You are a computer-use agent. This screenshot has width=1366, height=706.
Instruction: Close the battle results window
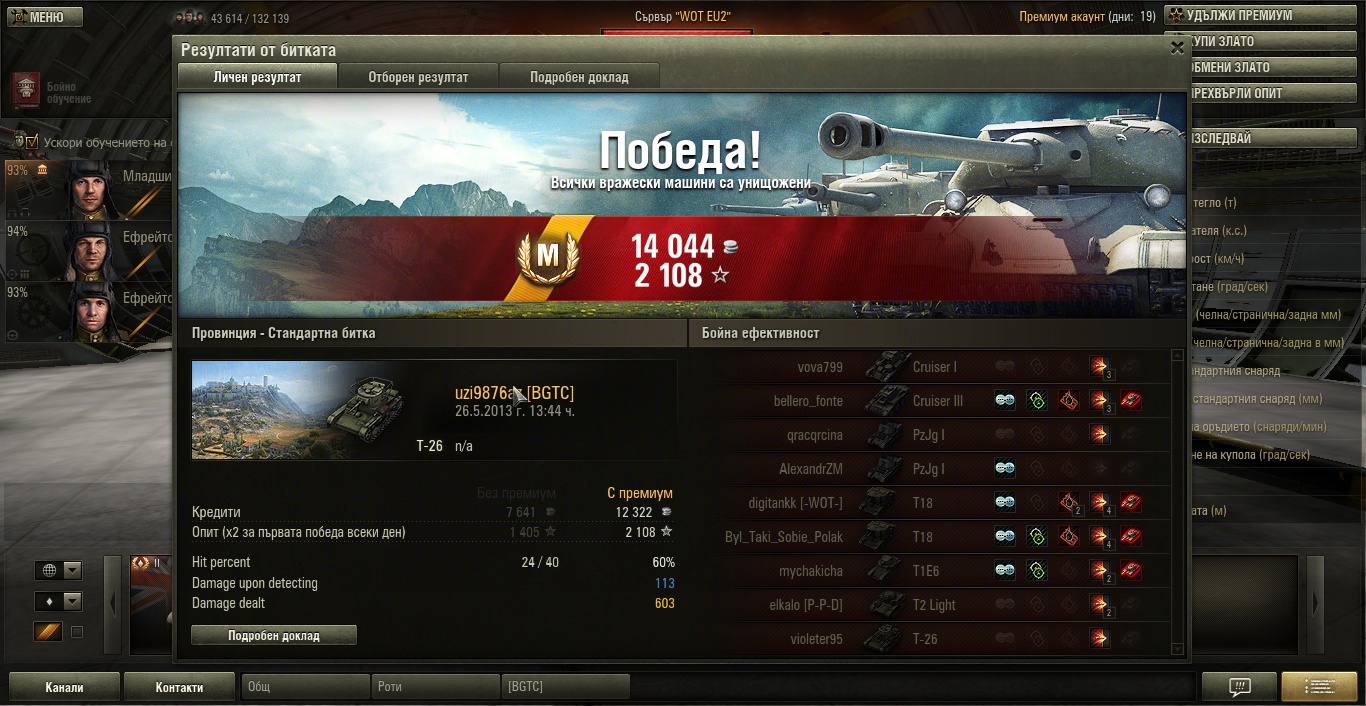(x=1176, y=47)
